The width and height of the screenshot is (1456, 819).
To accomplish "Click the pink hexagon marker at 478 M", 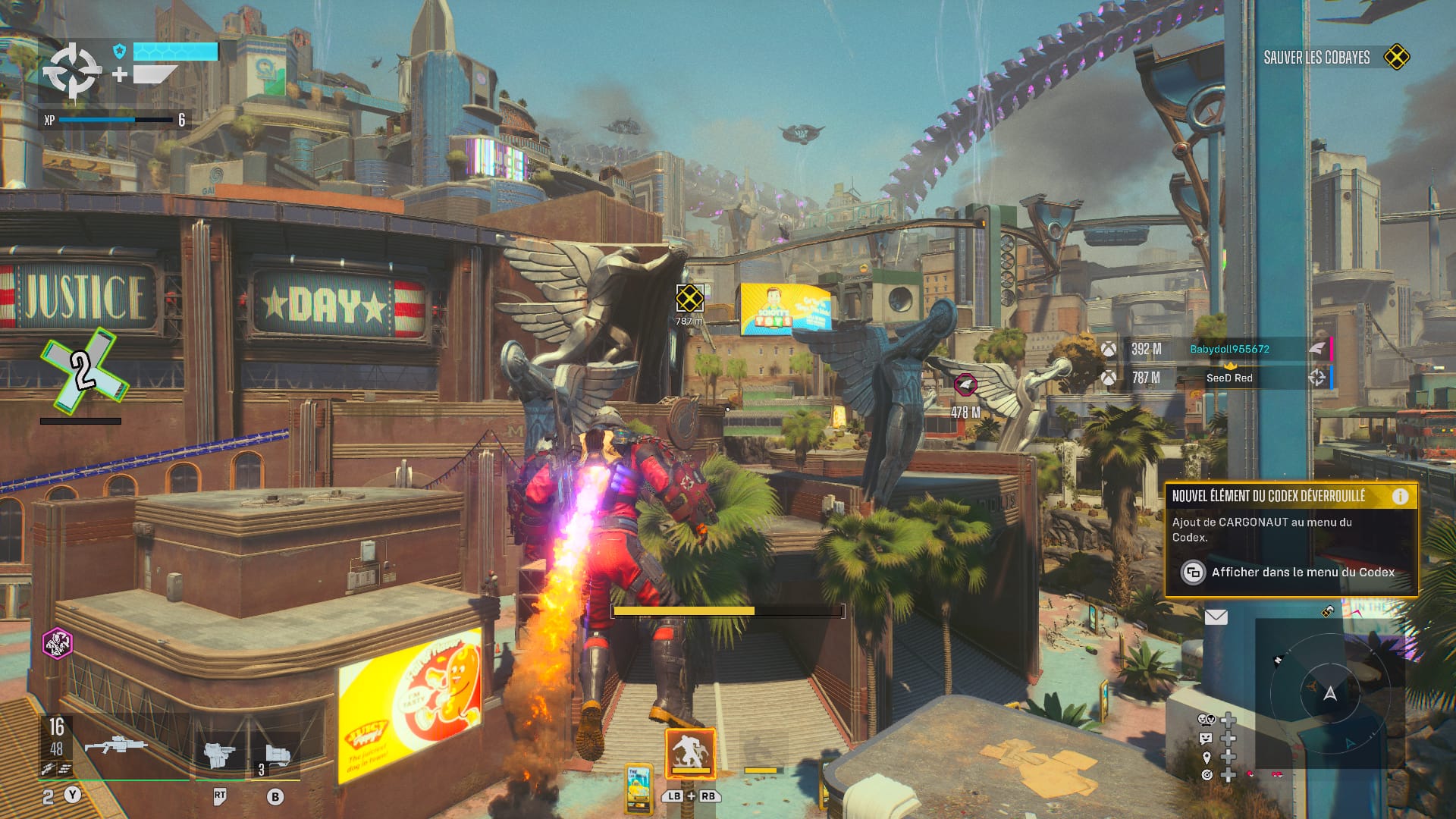I will click(x=965, y=385).
